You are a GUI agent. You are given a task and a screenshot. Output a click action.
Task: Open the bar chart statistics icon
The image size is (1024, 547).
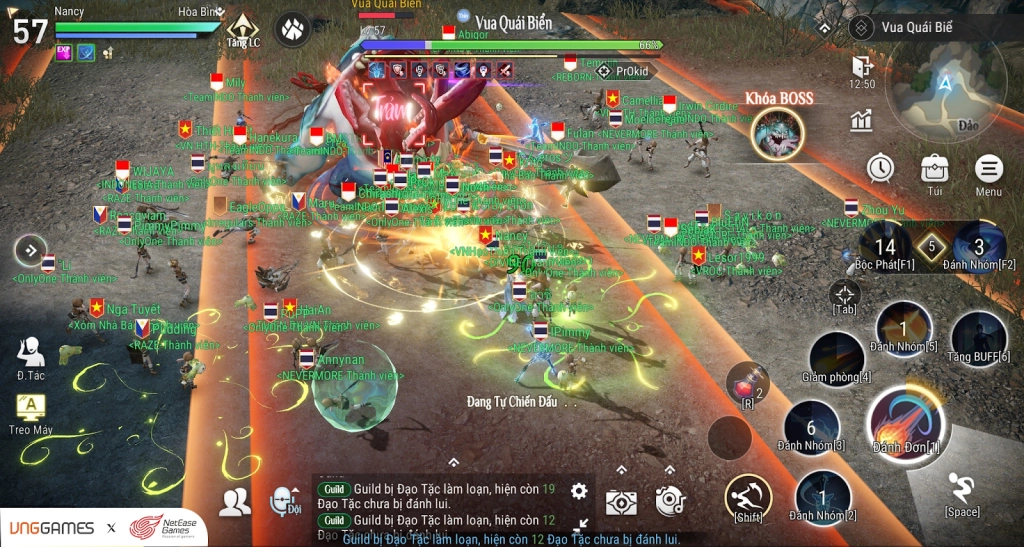861,121
